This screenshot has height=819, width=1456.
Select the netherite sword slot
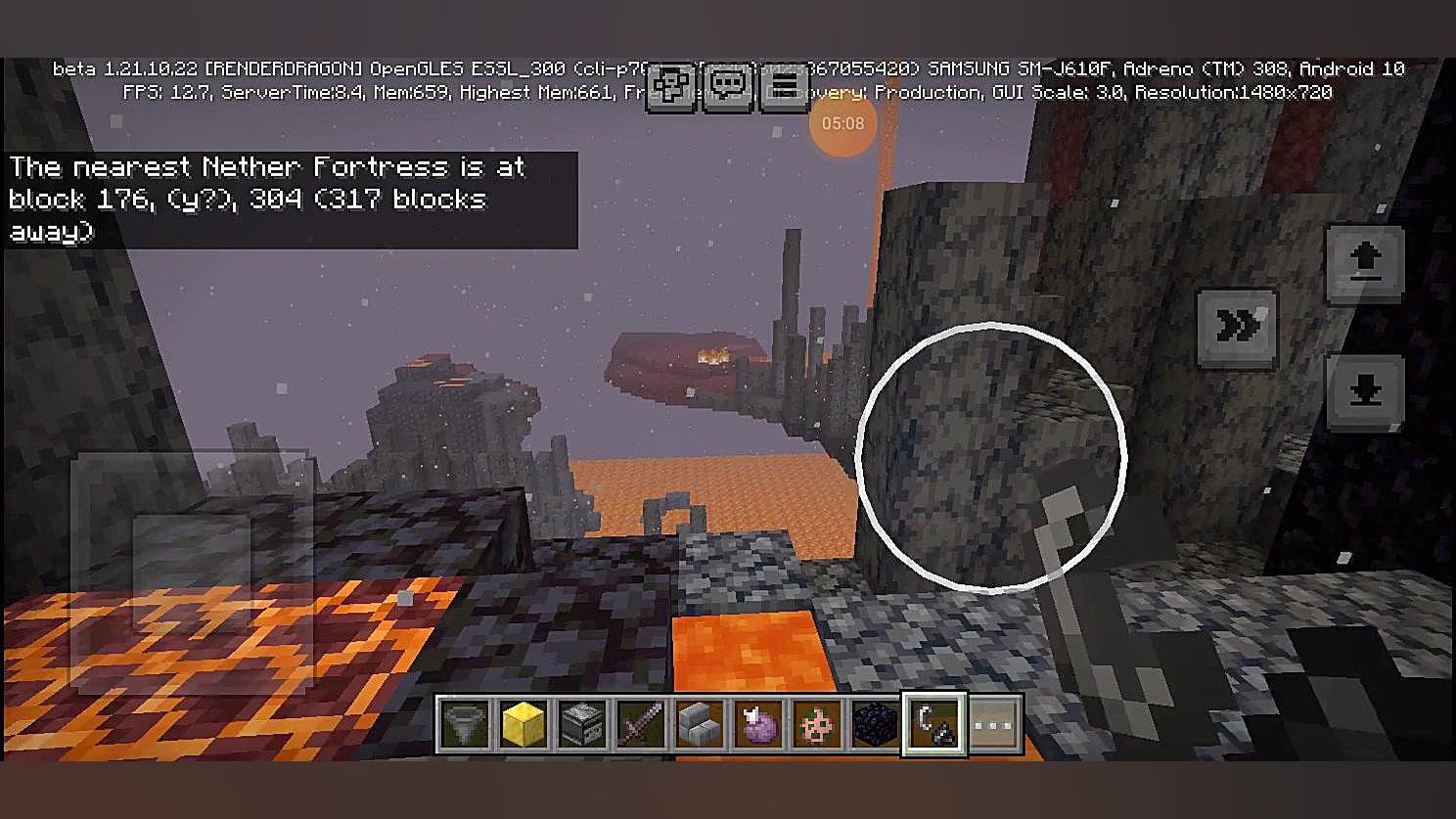point(641,726)
